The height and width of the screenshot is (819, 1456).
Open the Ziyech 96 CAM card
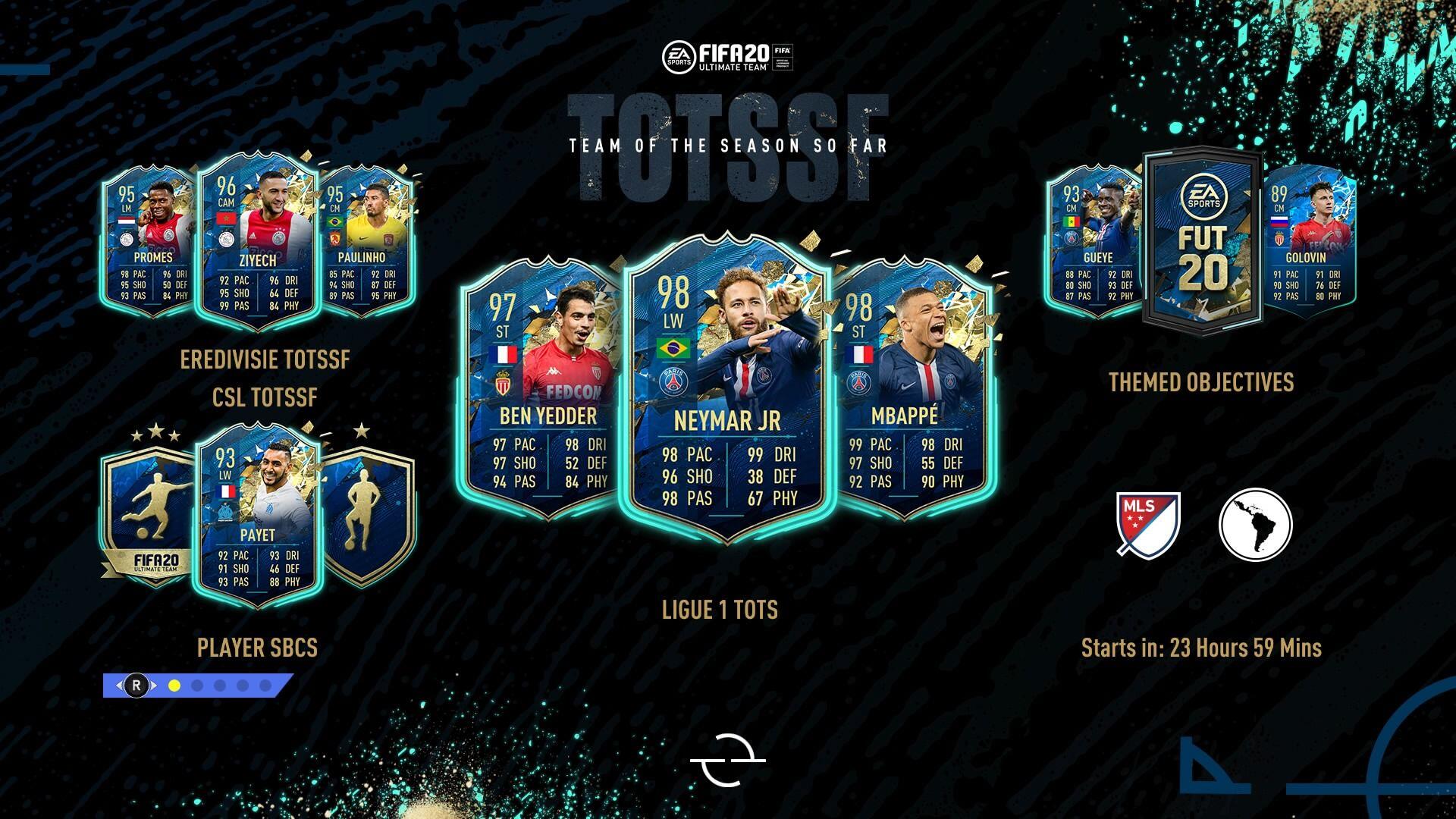point(256,243)
